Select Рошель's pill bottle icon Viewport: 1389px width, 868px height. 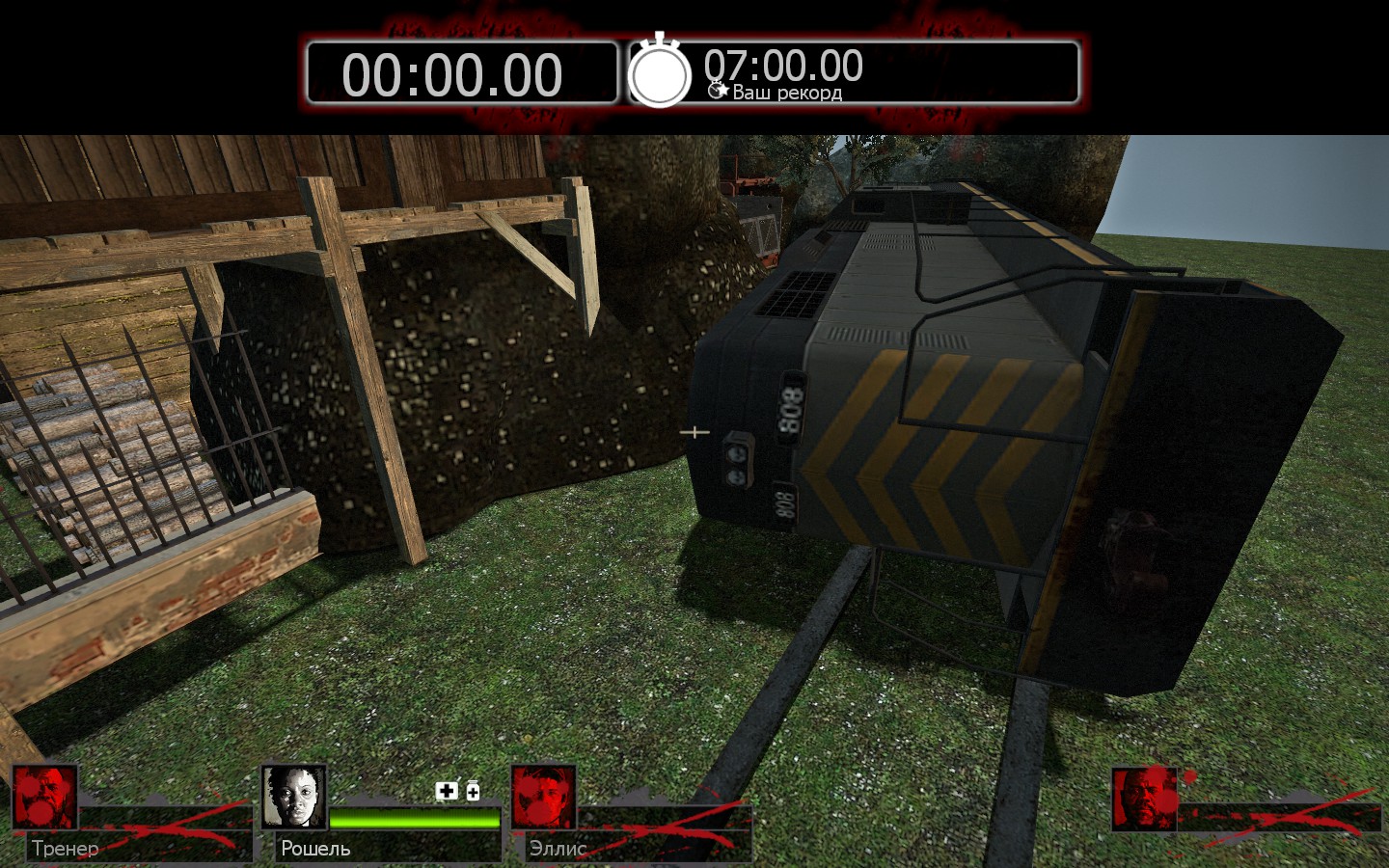point(473,791)
